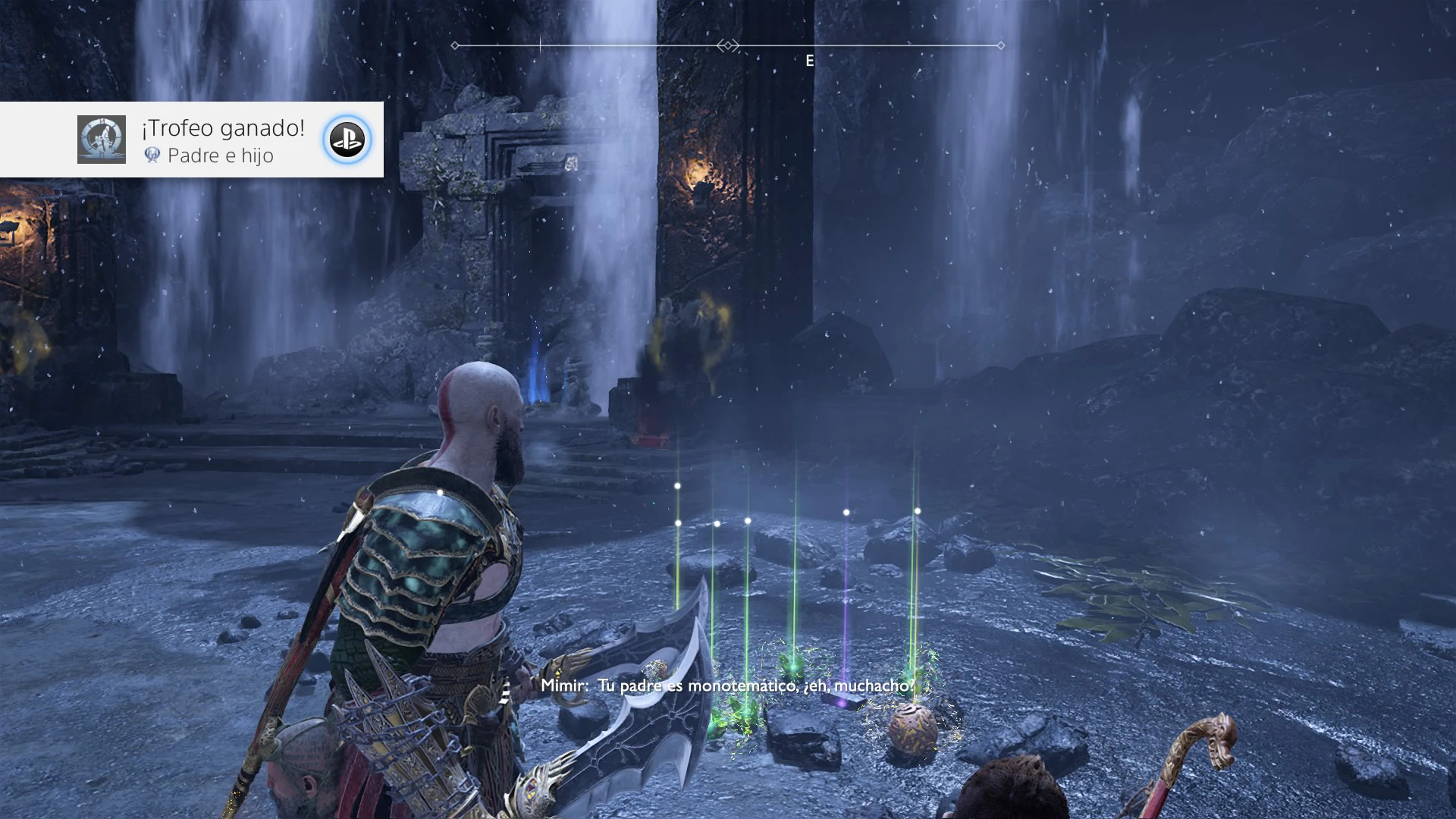Click the Padre e hijo trophy thumbnail
Image resolution: width=1456 pixels, height=819 pixels.
[x=102, y=140]
